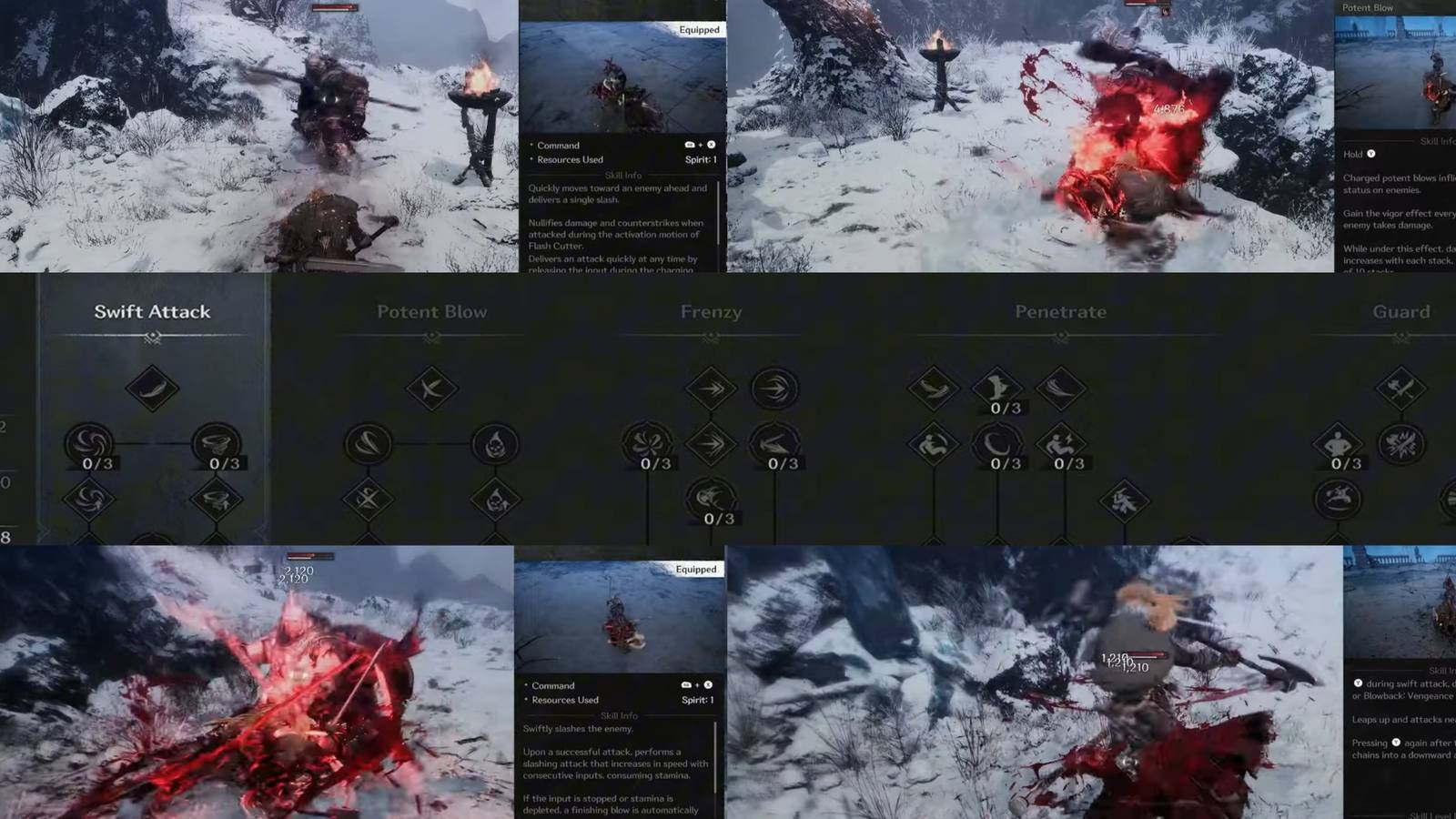Select the tornado skill node in Swift Attack tree
The height and width of the screenshot is (819, 1456).
[x=216, y=444]
